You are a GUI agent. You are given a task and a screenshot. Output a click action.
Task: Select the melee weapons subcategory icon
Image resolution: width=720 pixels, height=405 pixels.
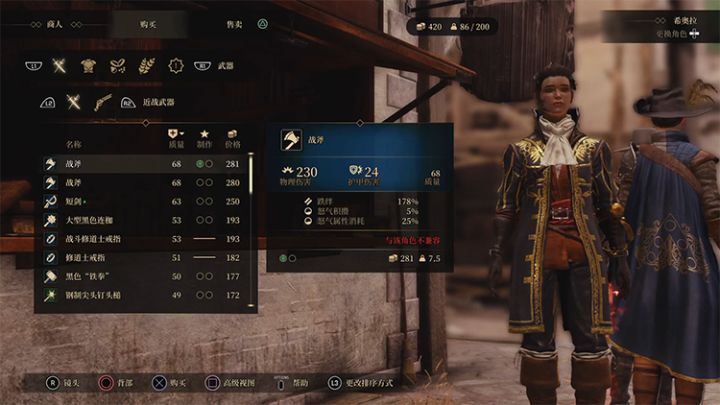[x=73, y=101]
